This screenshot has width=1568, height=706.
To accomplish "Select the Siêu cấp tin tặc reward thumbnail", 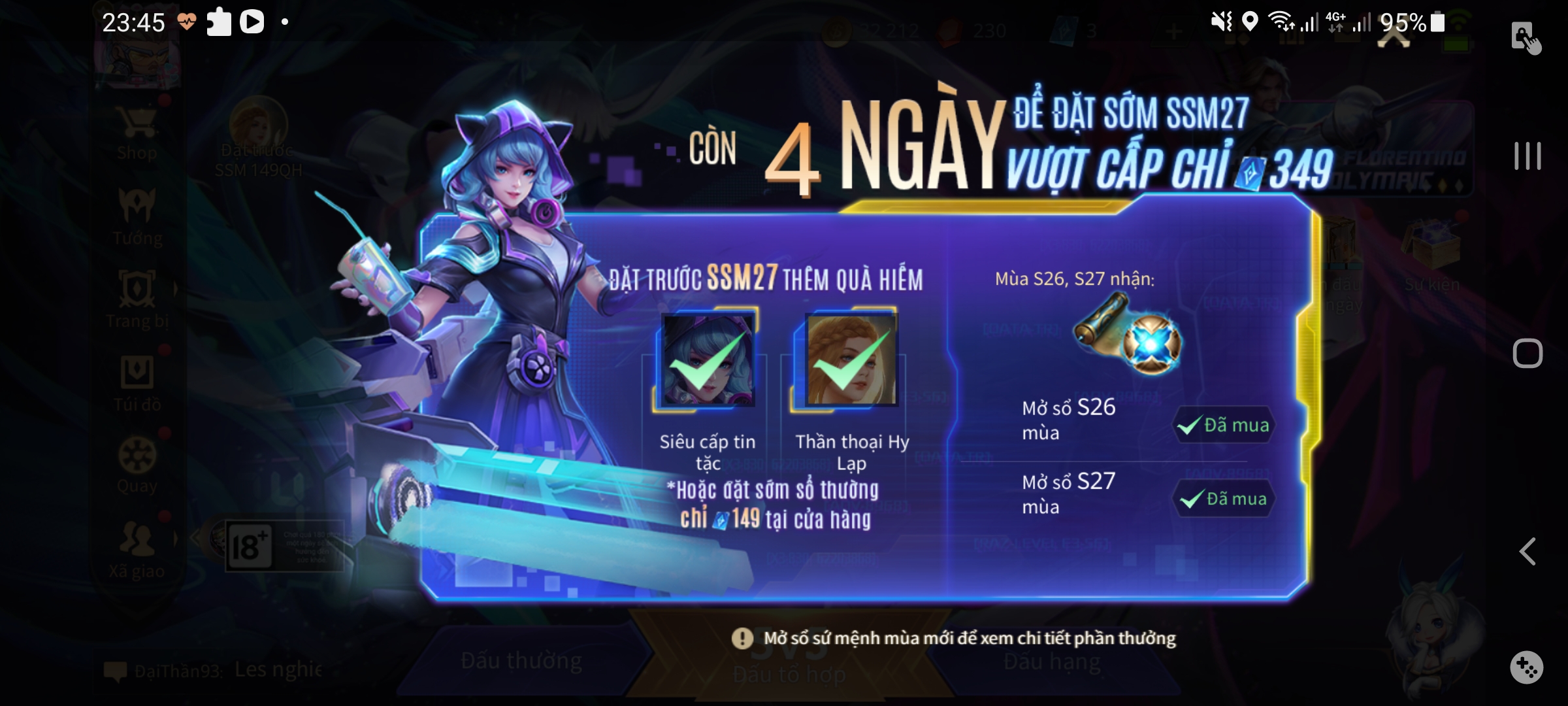I will 708,360.
